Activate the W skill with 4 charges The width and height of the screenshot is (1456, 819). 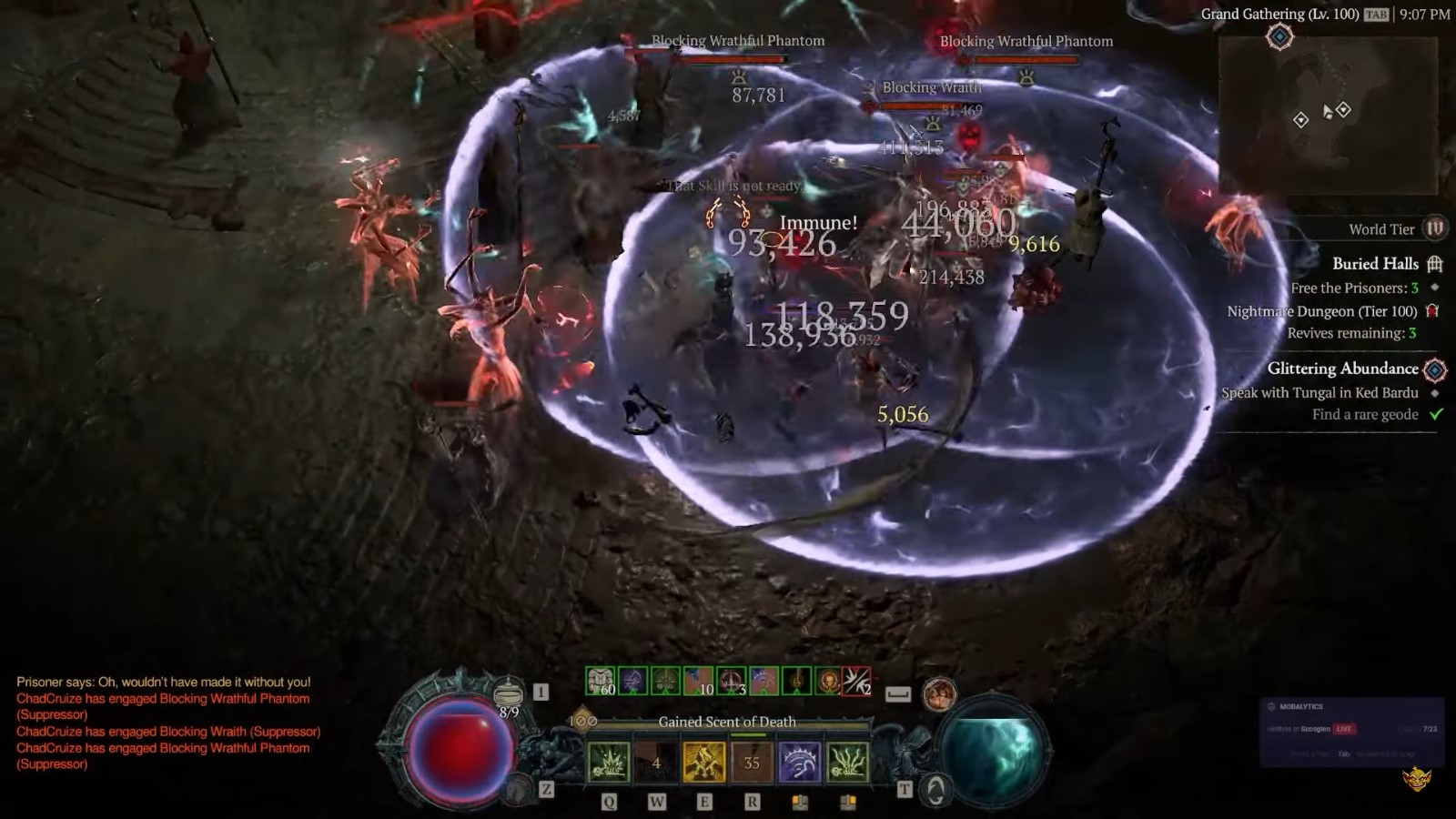(x=657, y=763)
